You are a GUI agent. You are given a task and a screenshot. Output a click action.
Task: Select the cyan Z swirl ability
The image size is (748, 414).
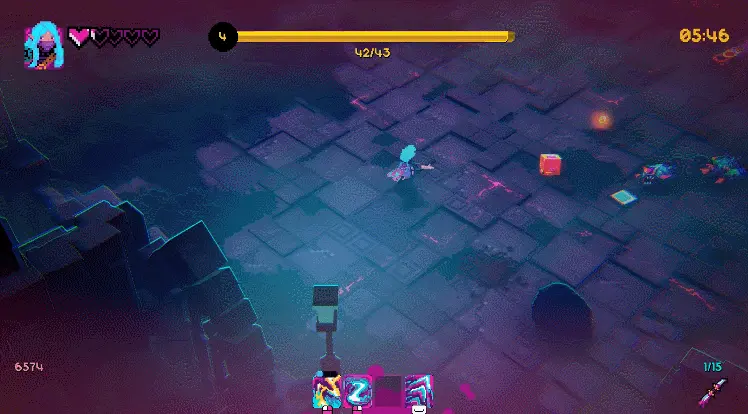click(x=357, y=389)
